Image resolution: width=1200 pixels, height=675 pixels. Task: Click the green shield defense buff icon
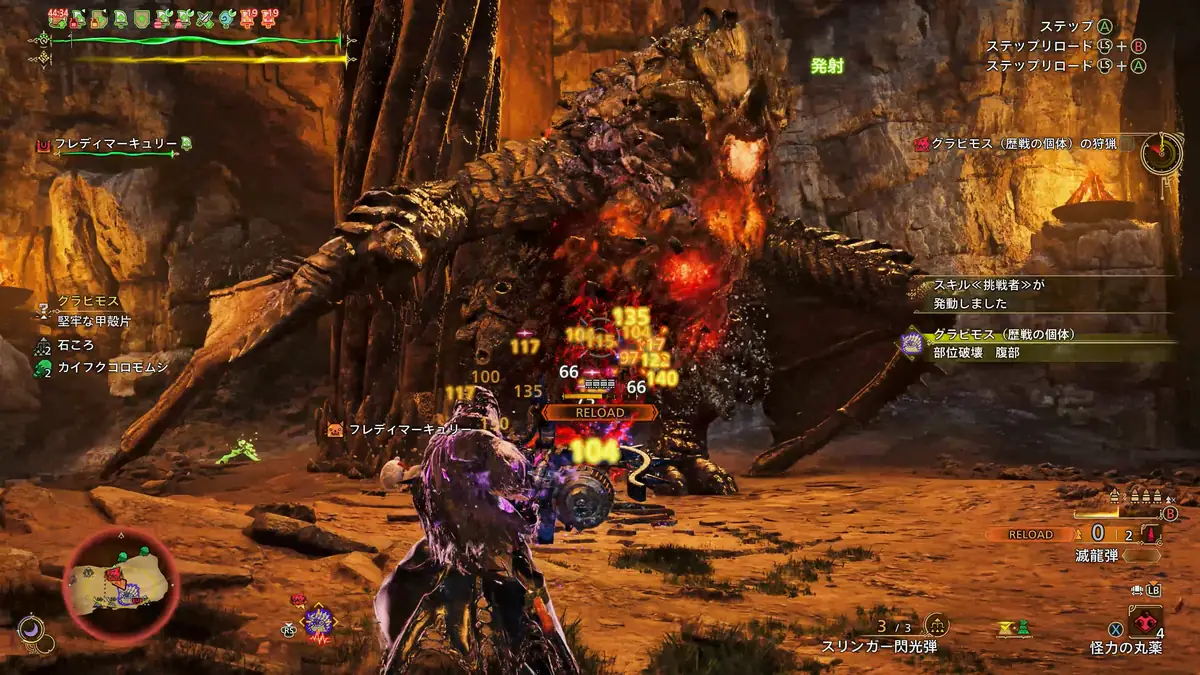[141, 18]
